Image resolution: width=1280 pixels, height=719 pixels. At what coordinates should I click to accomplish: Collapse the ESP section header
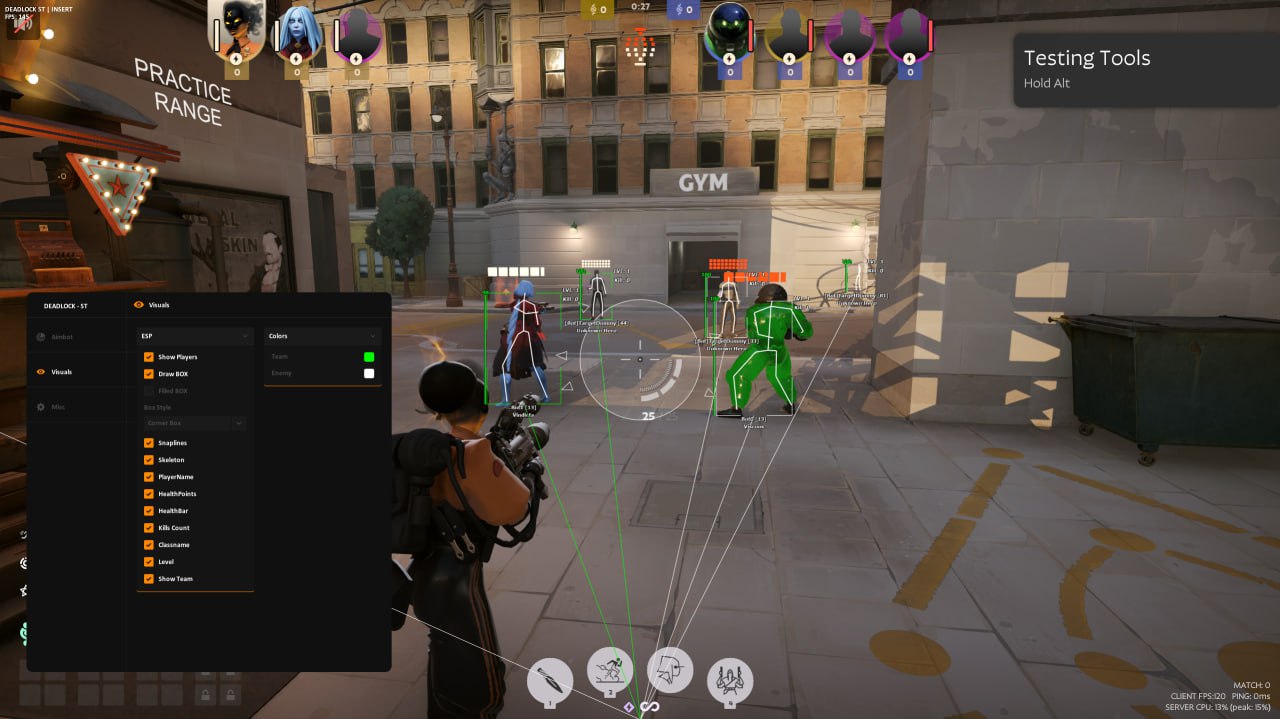[194, 336]
